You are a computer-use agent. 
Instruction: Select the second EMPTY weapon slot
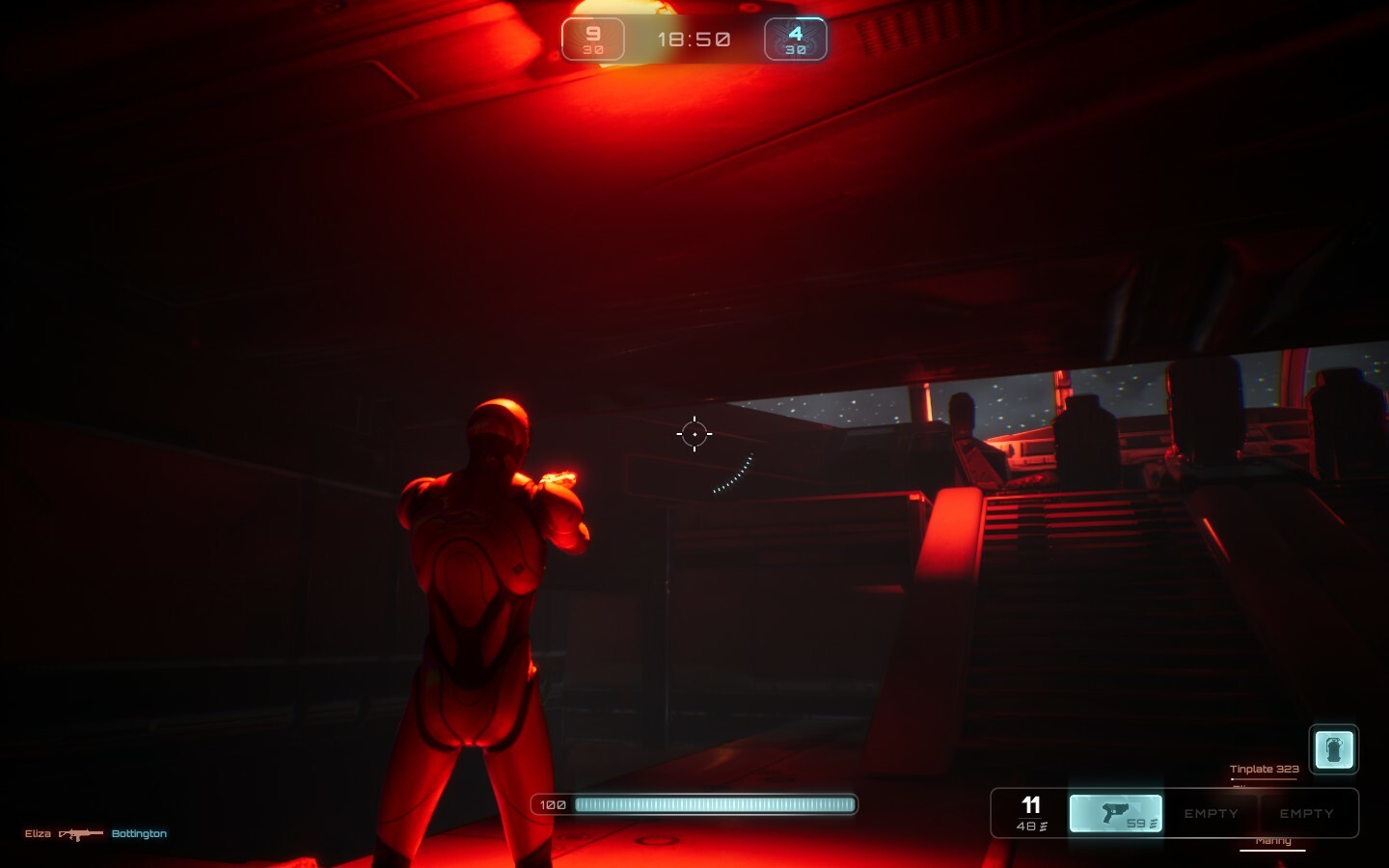[x=1308, y=813]
